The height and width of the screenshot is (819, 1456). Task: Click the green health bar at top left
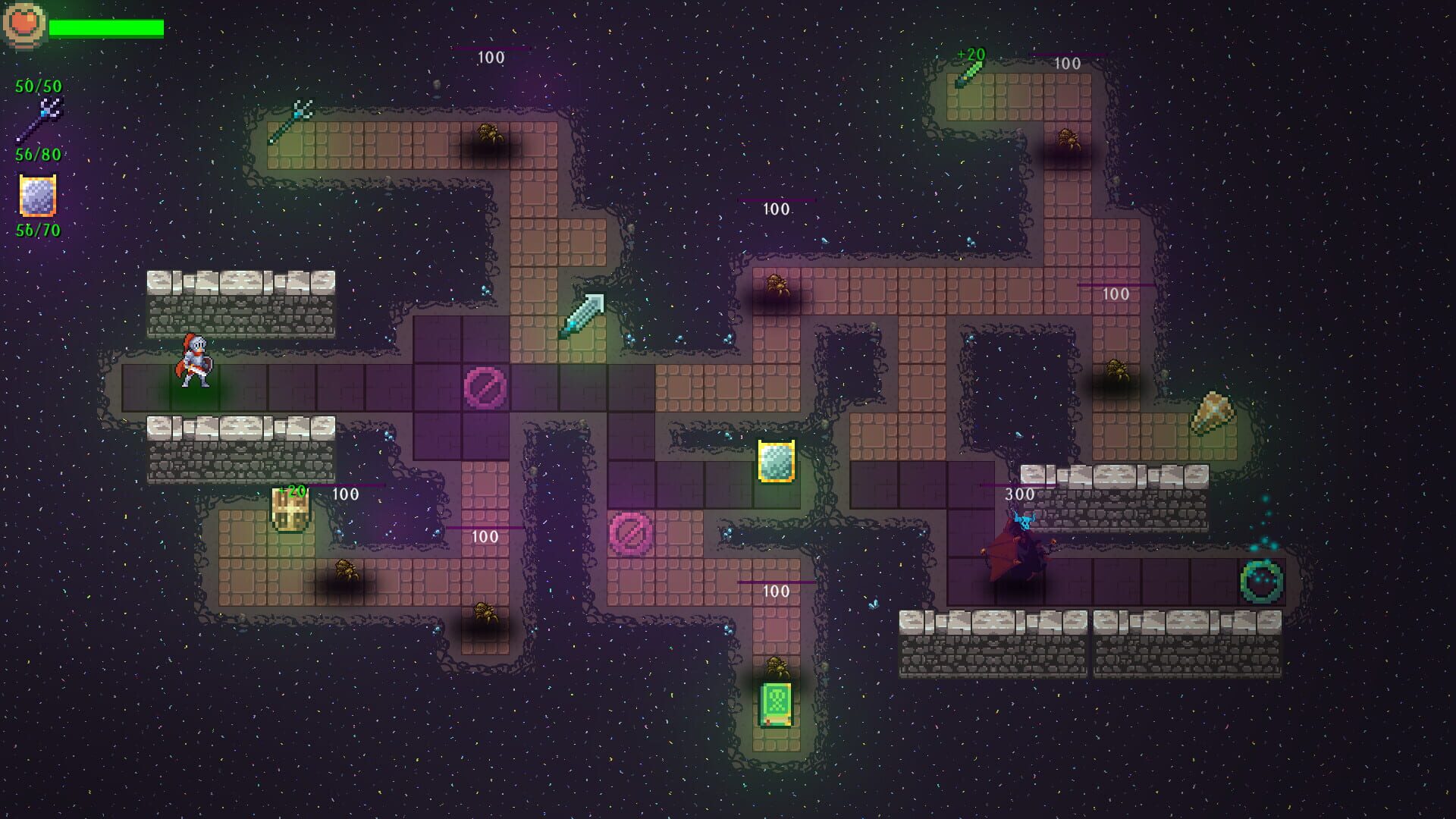(x=106, y=29)
